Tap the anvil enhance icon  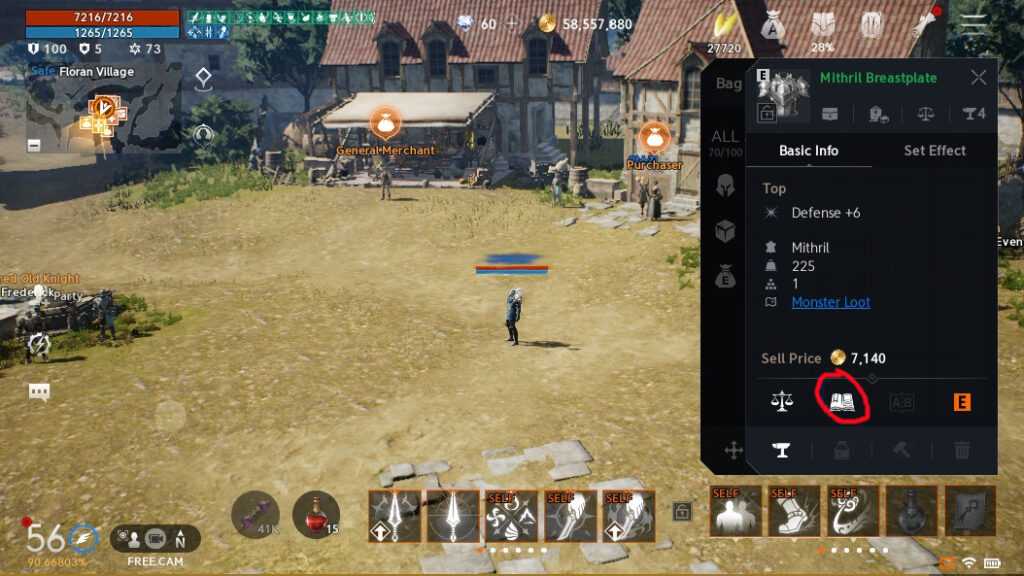click(780, 450)
